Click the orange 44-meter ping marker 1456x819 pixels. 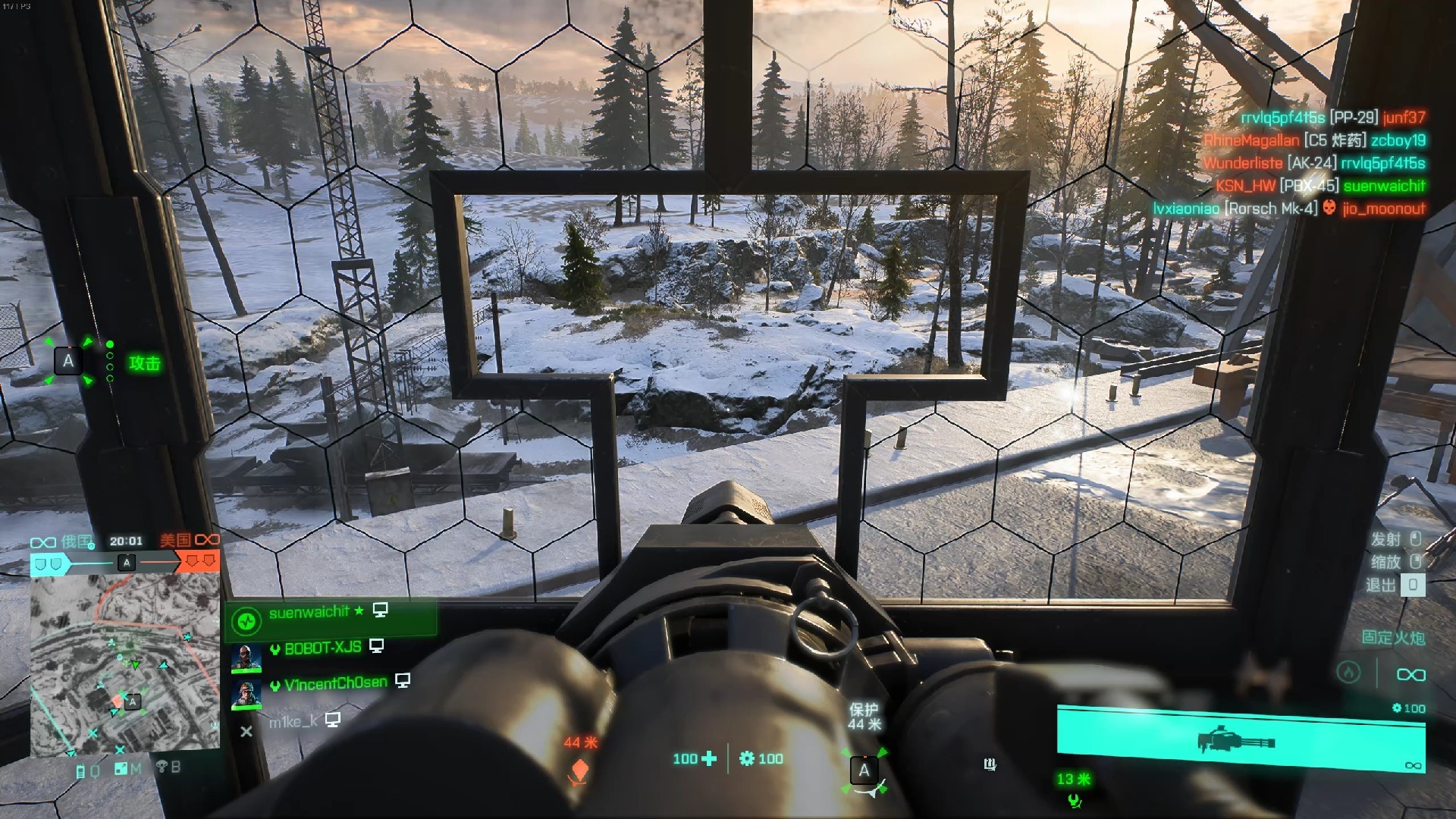click(x=579, y=771)
